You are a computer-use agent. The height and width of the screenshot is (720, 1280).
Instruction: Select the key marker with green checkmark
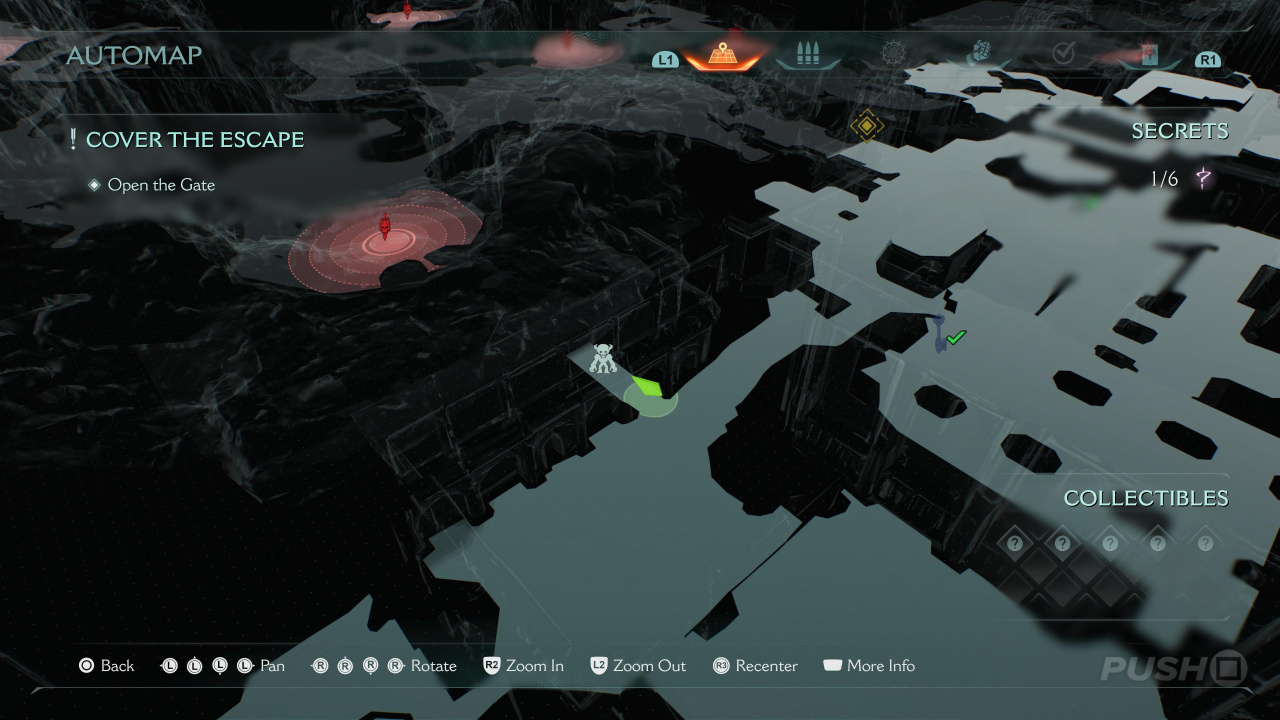click(x=943, y=335)
